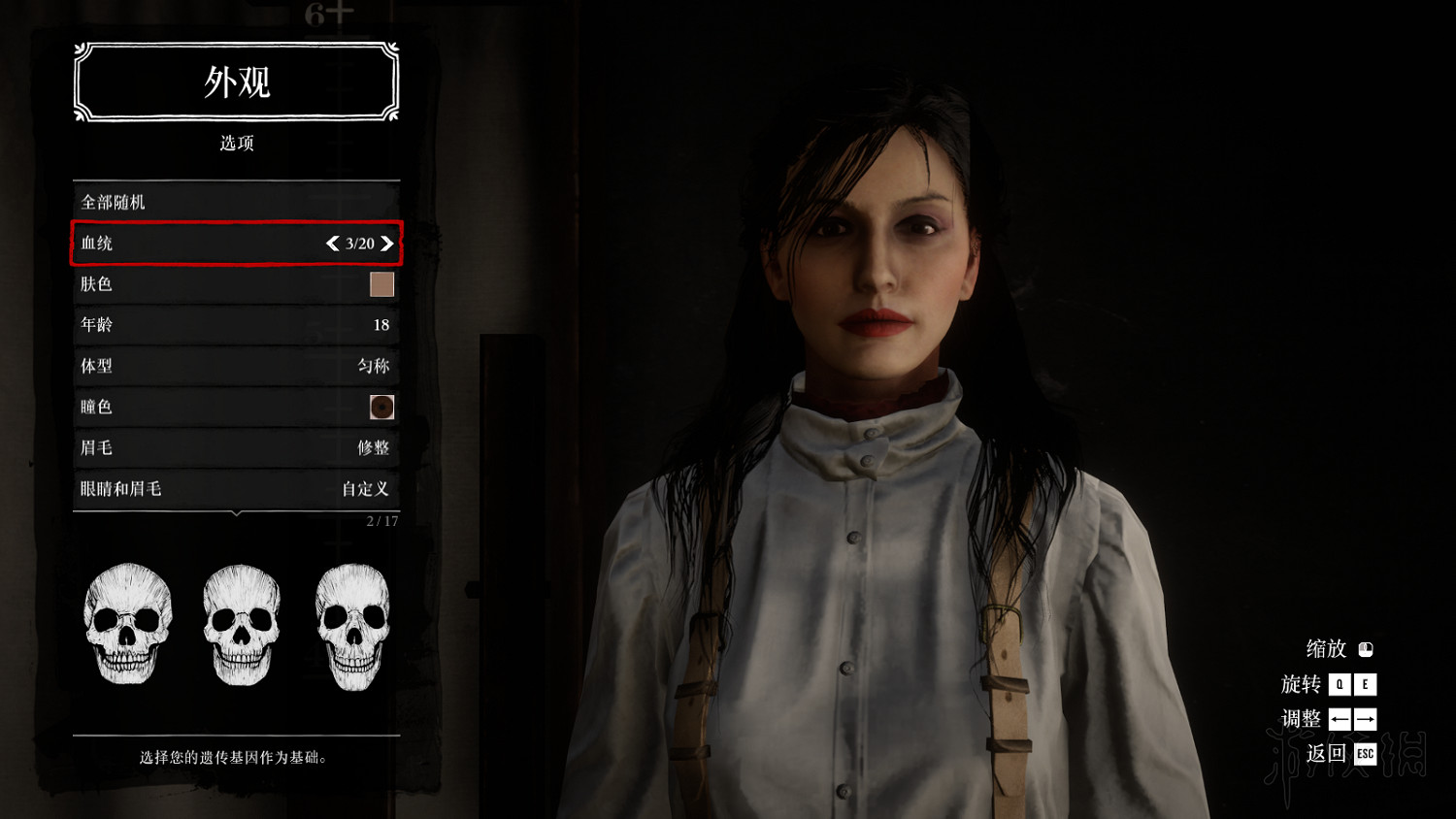
Task: Click the left arrow on 血统
Action: pyautogui.click(x=333, y=244)
